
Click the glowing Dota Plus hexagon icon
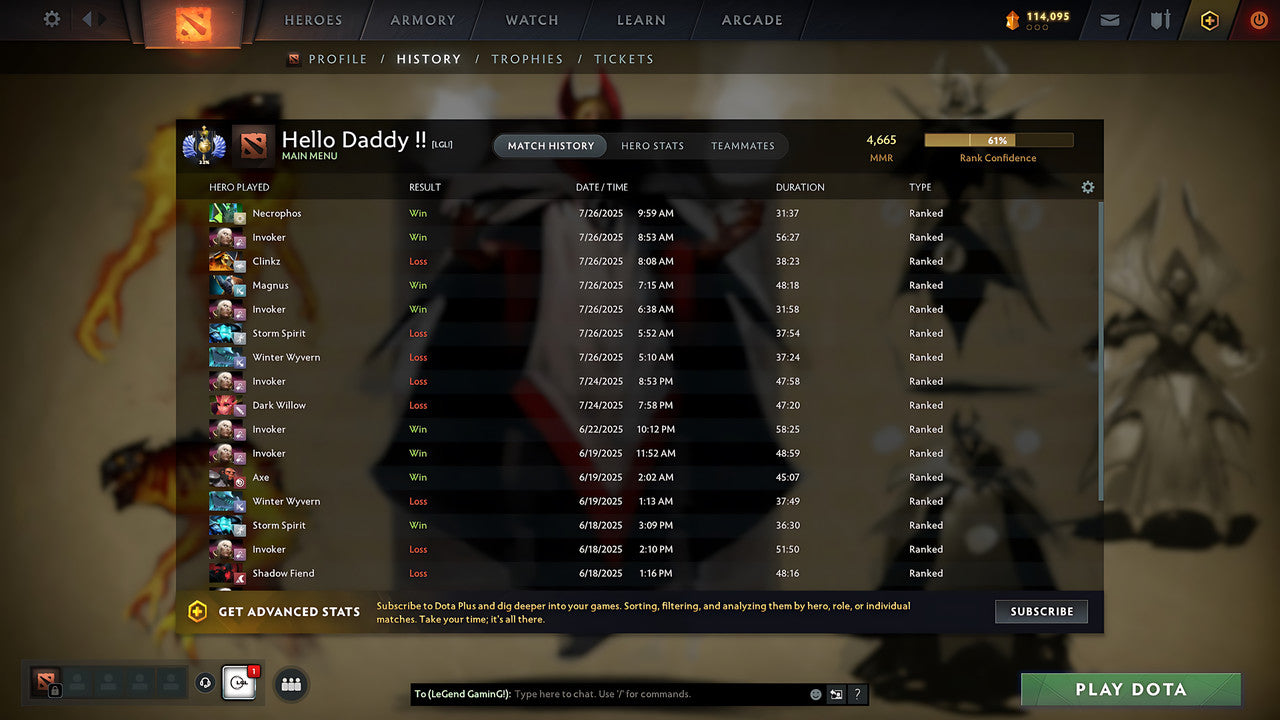click(x=1209, y=20)
